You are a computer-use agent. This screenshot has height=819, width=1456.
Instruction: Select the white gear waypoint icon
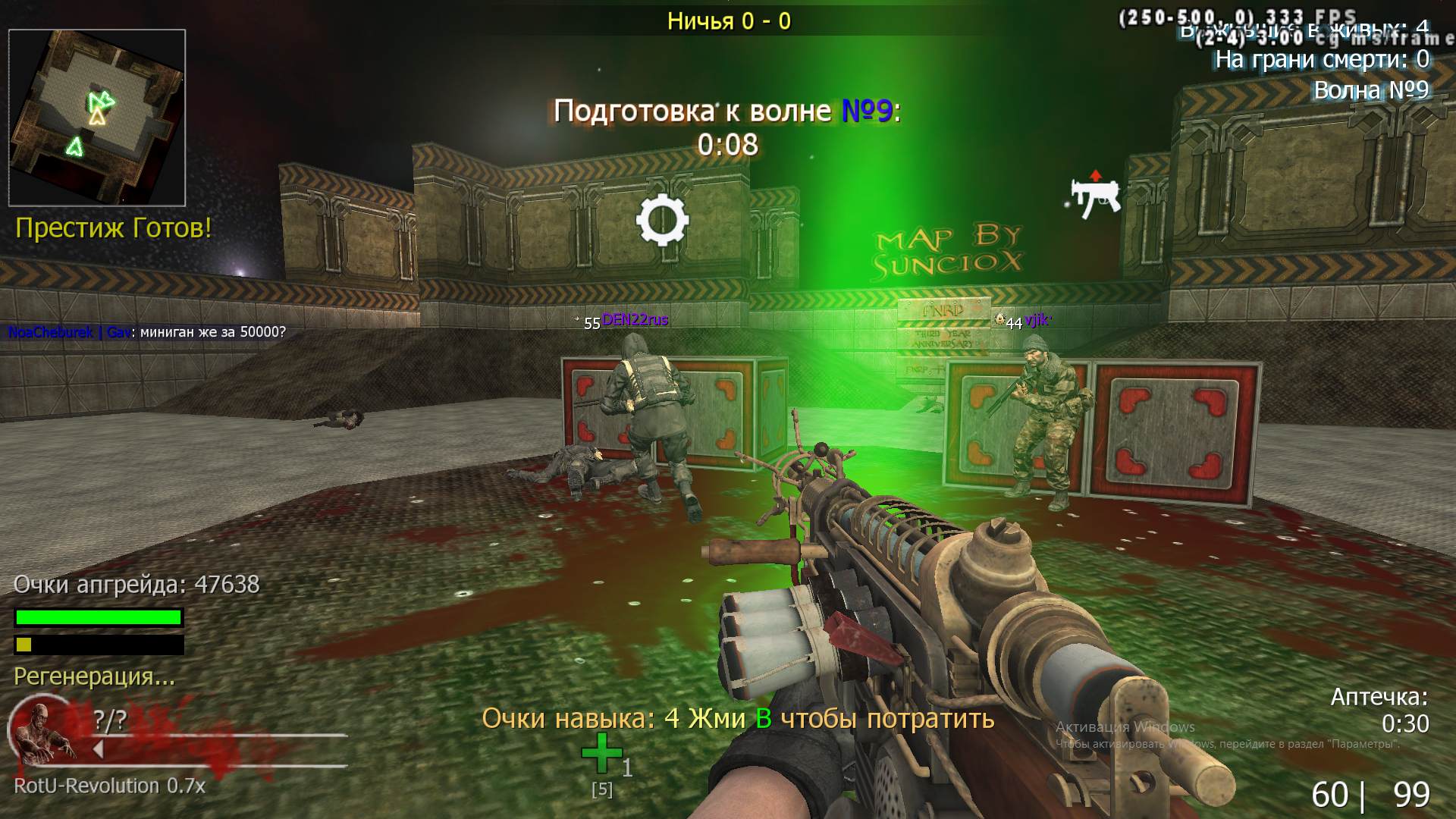(x=662, y=220)
